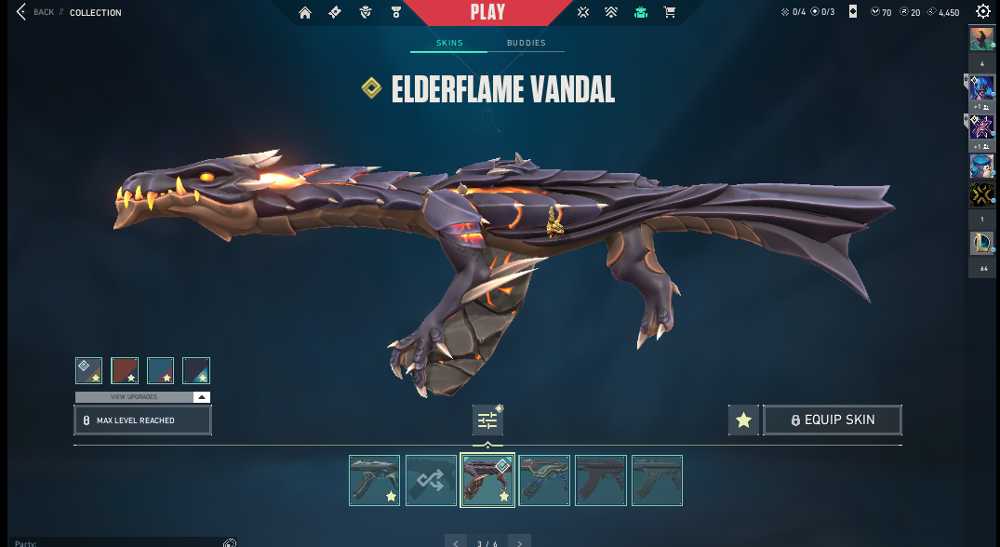Select the random shuffle skin tile
This screenshot has width=1000, height=547.
pyautogui.click(x=431, y=481)
